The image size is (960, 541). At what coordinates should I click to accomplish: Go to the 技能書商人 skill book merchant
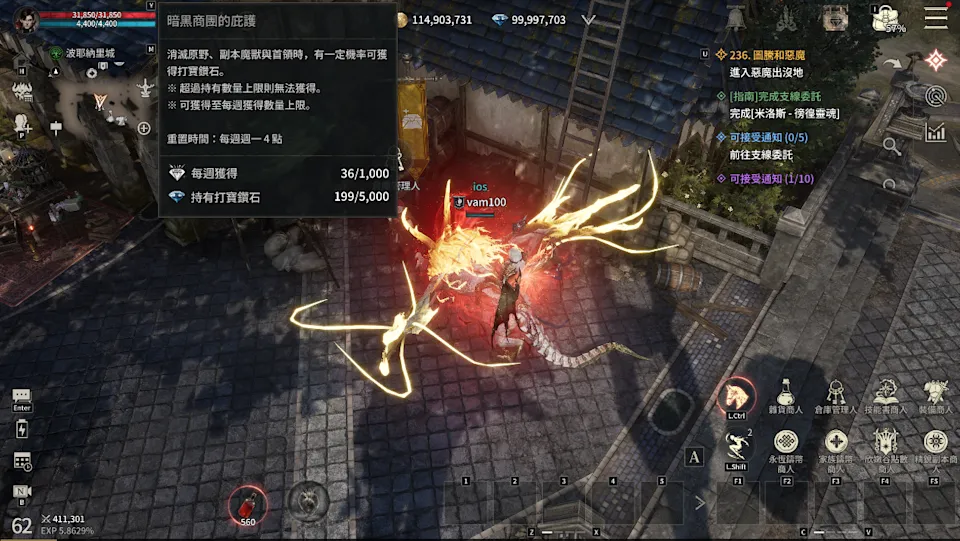point(886,396)
